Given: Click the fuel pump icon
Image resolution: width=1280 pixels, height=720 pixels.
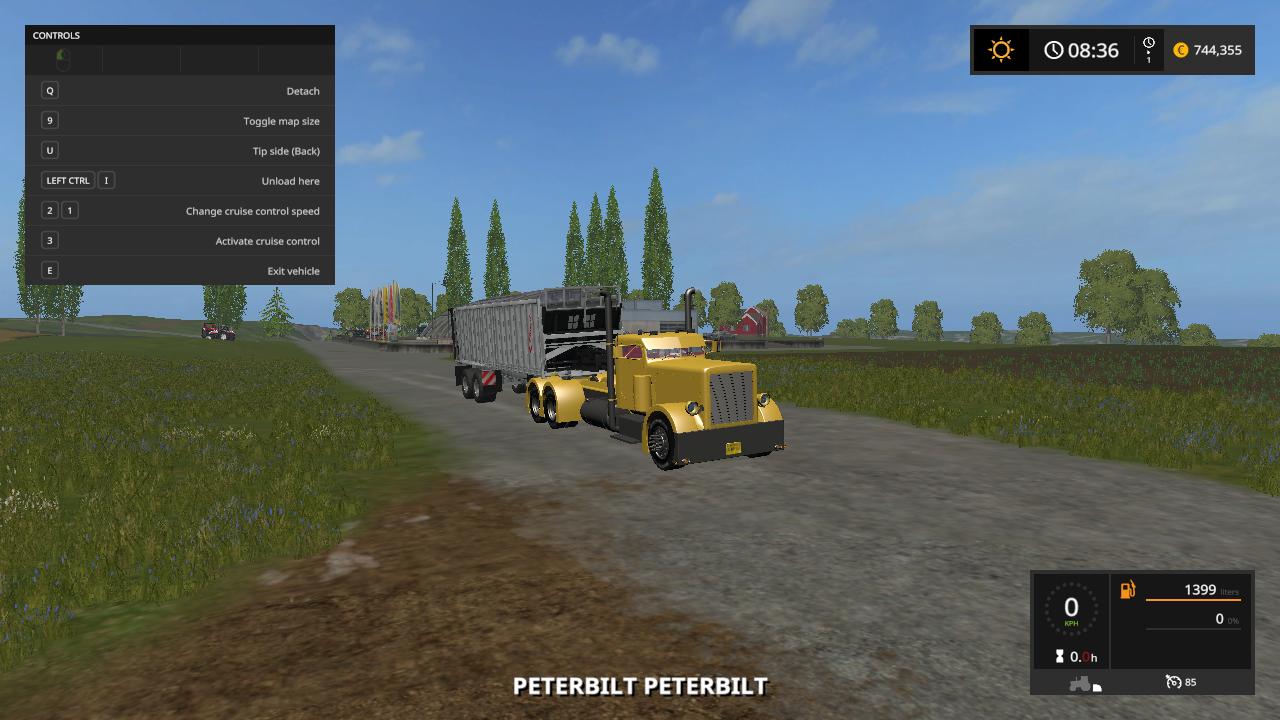Looking at the screenshot, I should [1127, 590].
